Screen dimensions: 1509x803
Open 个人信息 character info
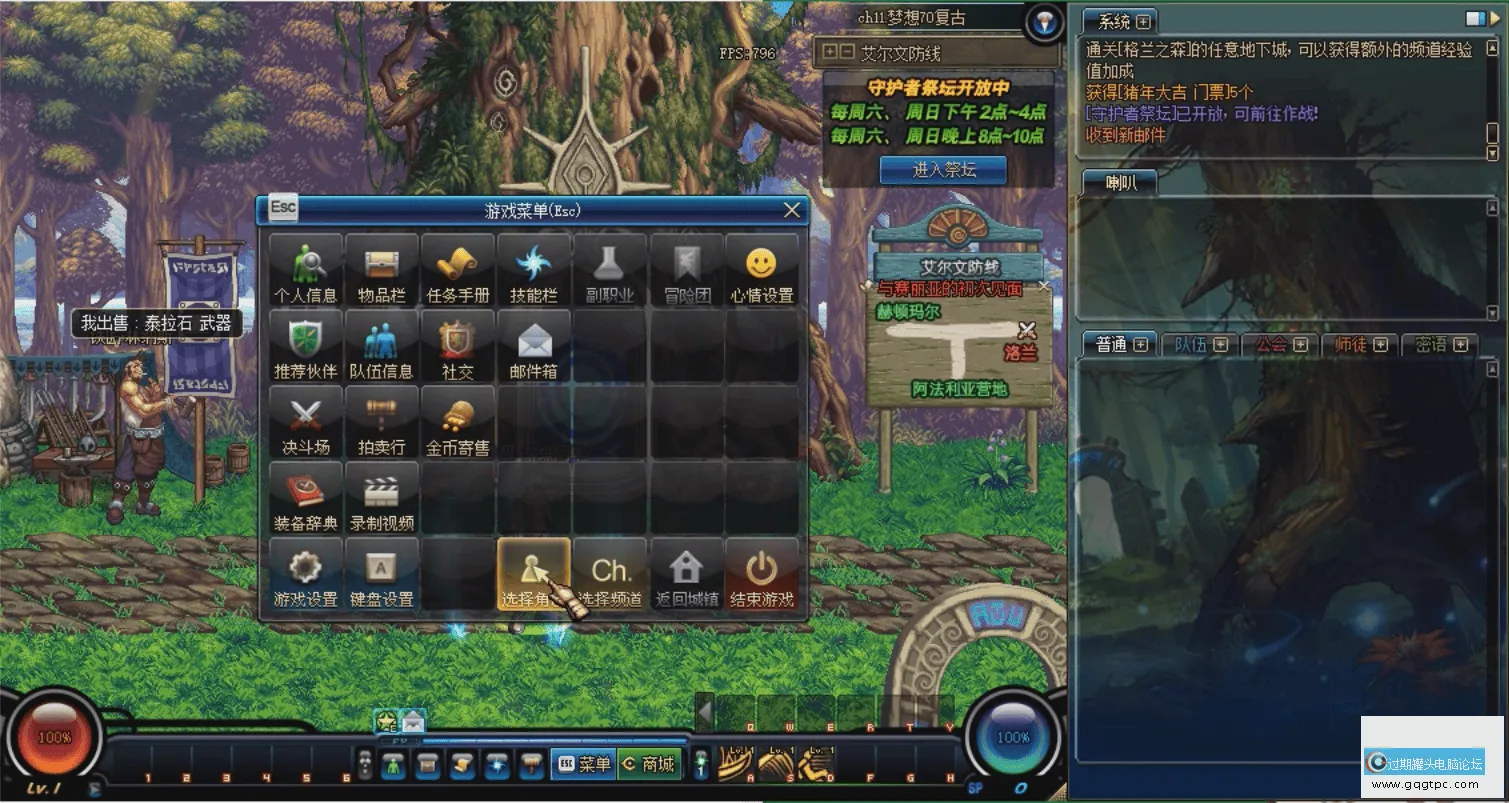pos(306,270)
